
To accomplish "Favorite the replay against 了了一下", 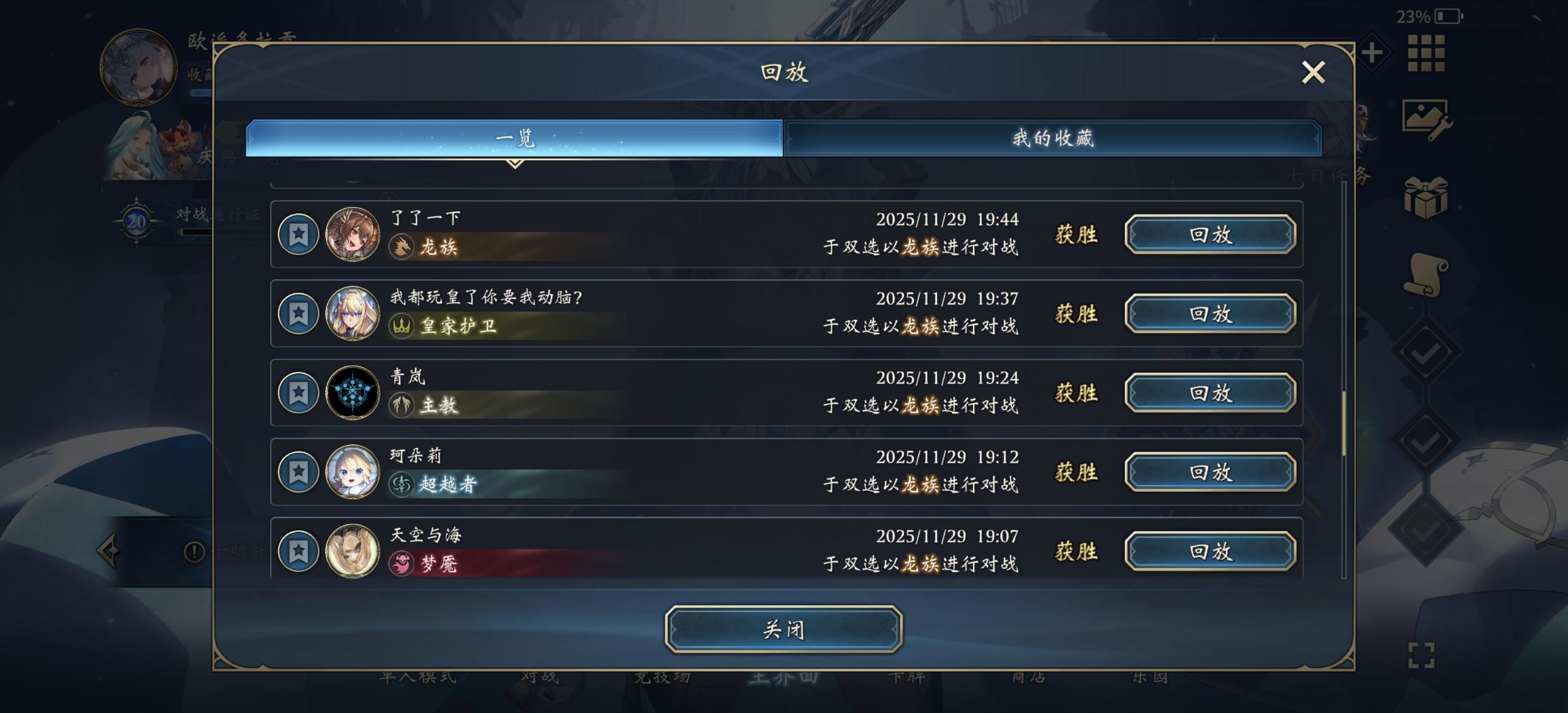I will pyautogui.click(x=299, y=235).
